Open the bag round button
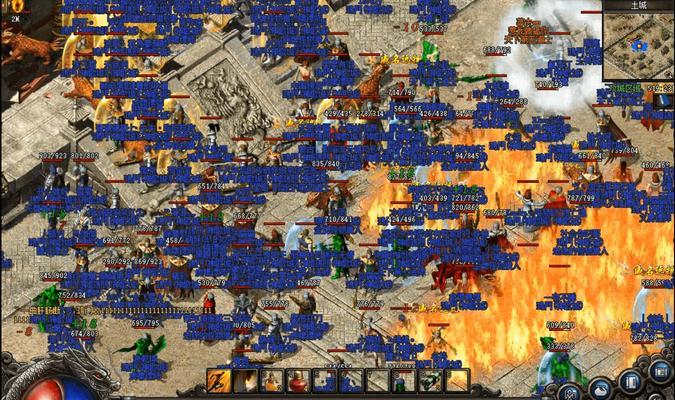The height and width of the screenshot is (400, 675). (602, 388)
